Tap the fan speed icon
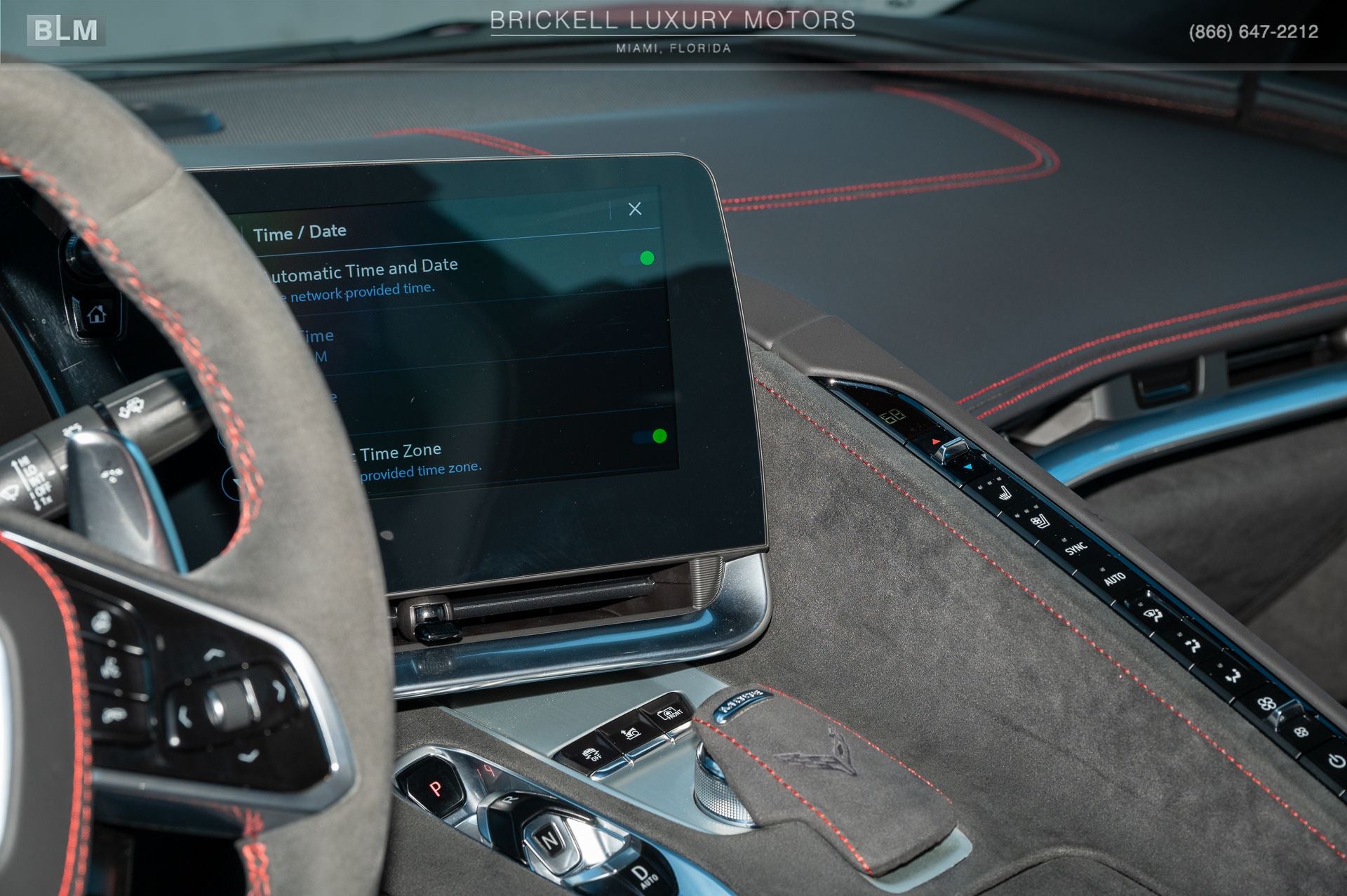 click(x=1266, y=703)
